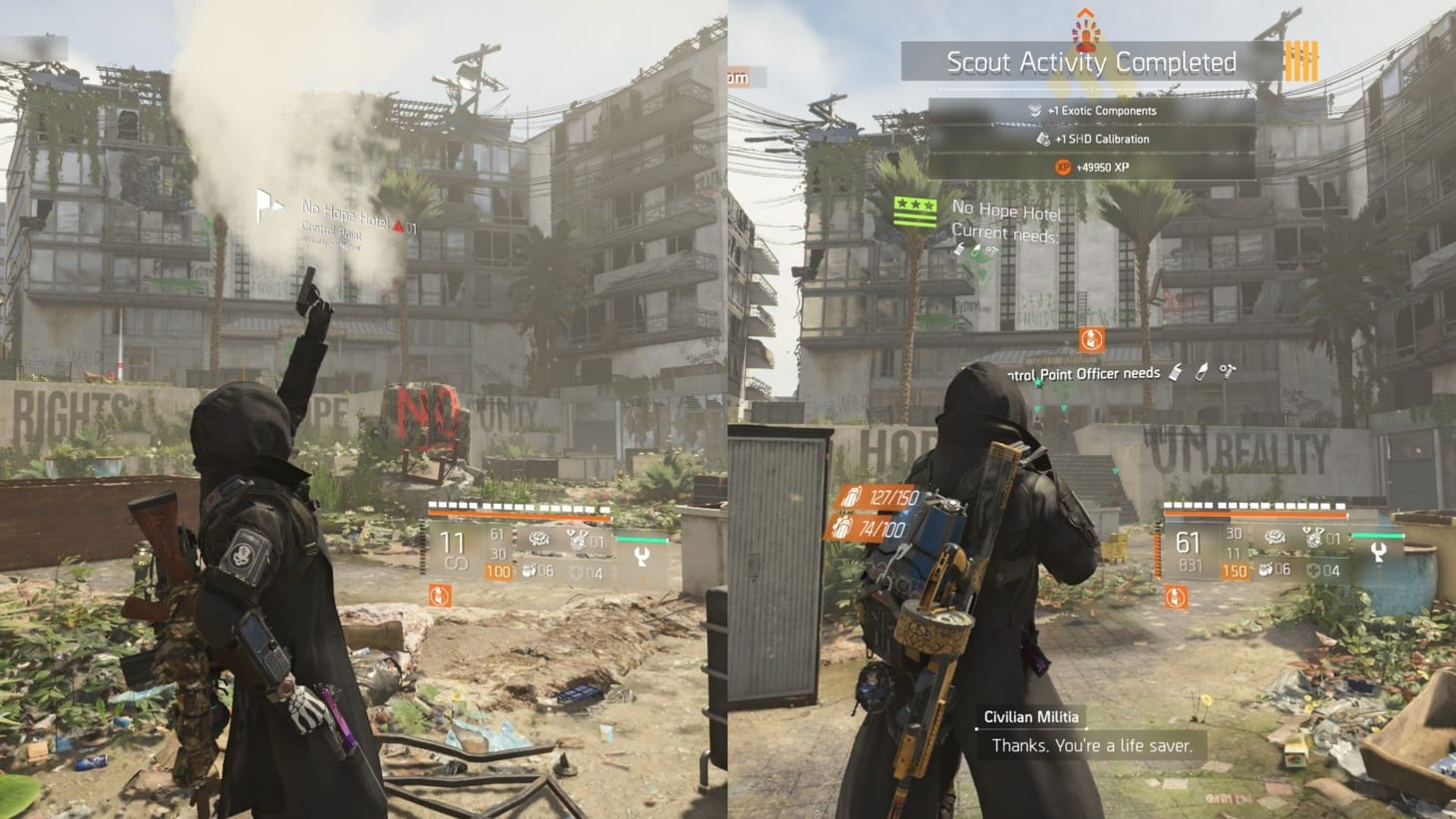The width and height of the screenshot is (1456, 819).
Task: Open the Scout Activity Completed banner
Action: pyautogui.click(x=1091, y=61)
